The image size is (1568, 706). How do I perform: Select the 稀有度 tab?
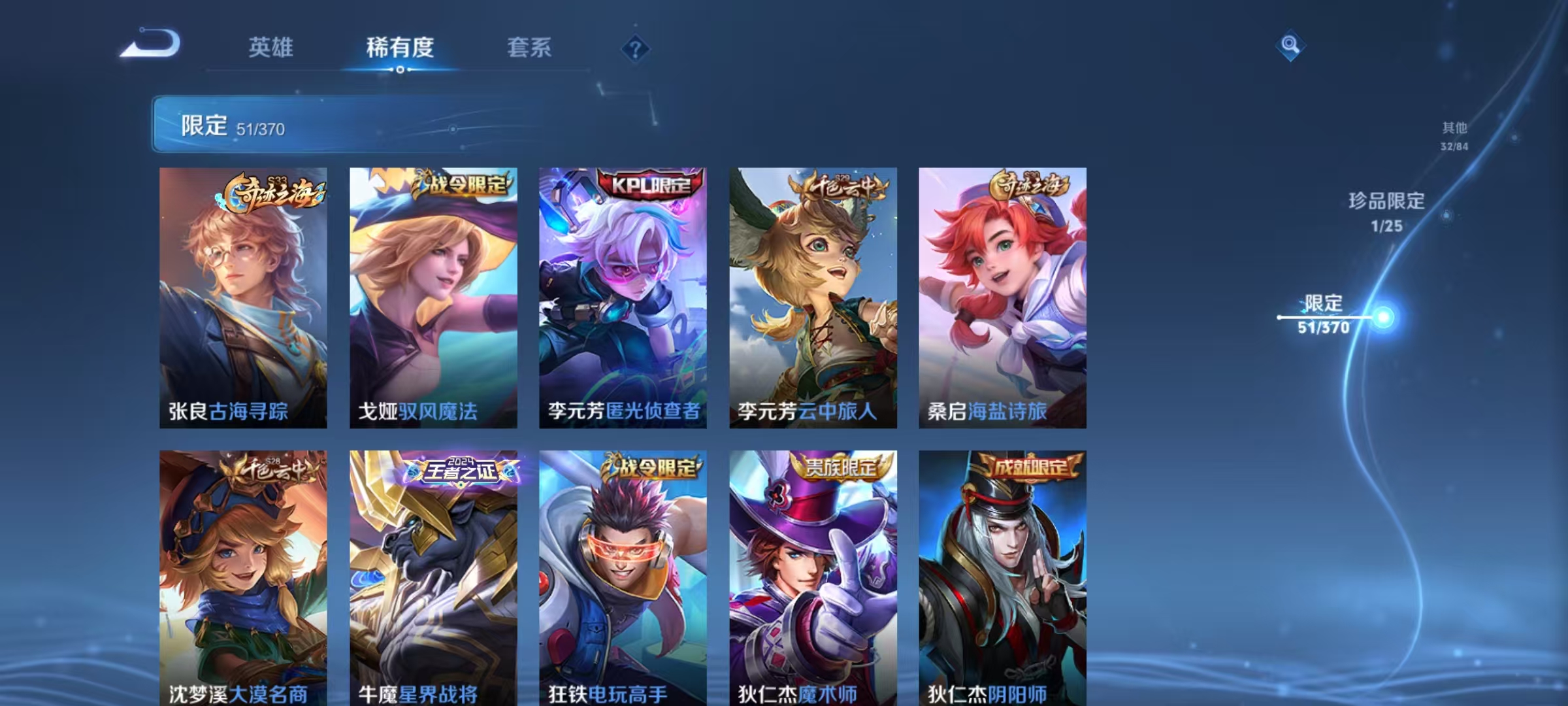[400, 48]
